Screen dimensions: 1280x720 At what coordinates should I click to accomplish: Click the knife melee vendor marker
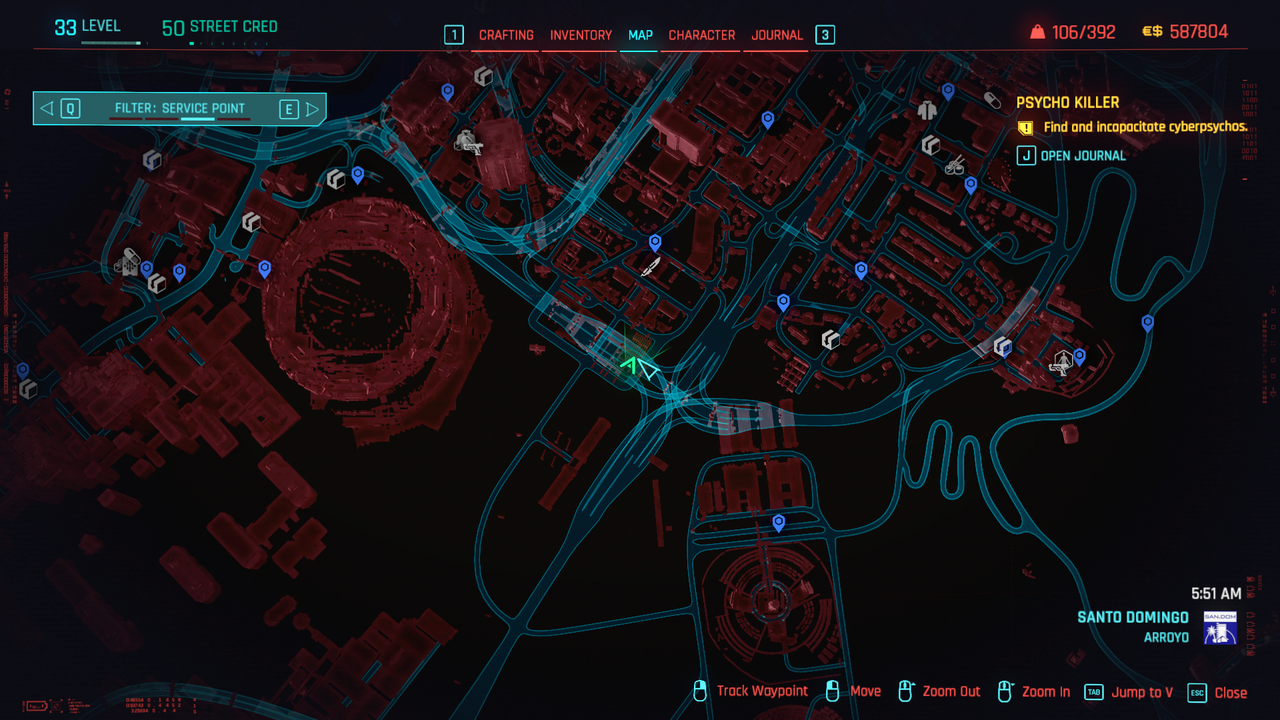[651, 267]
